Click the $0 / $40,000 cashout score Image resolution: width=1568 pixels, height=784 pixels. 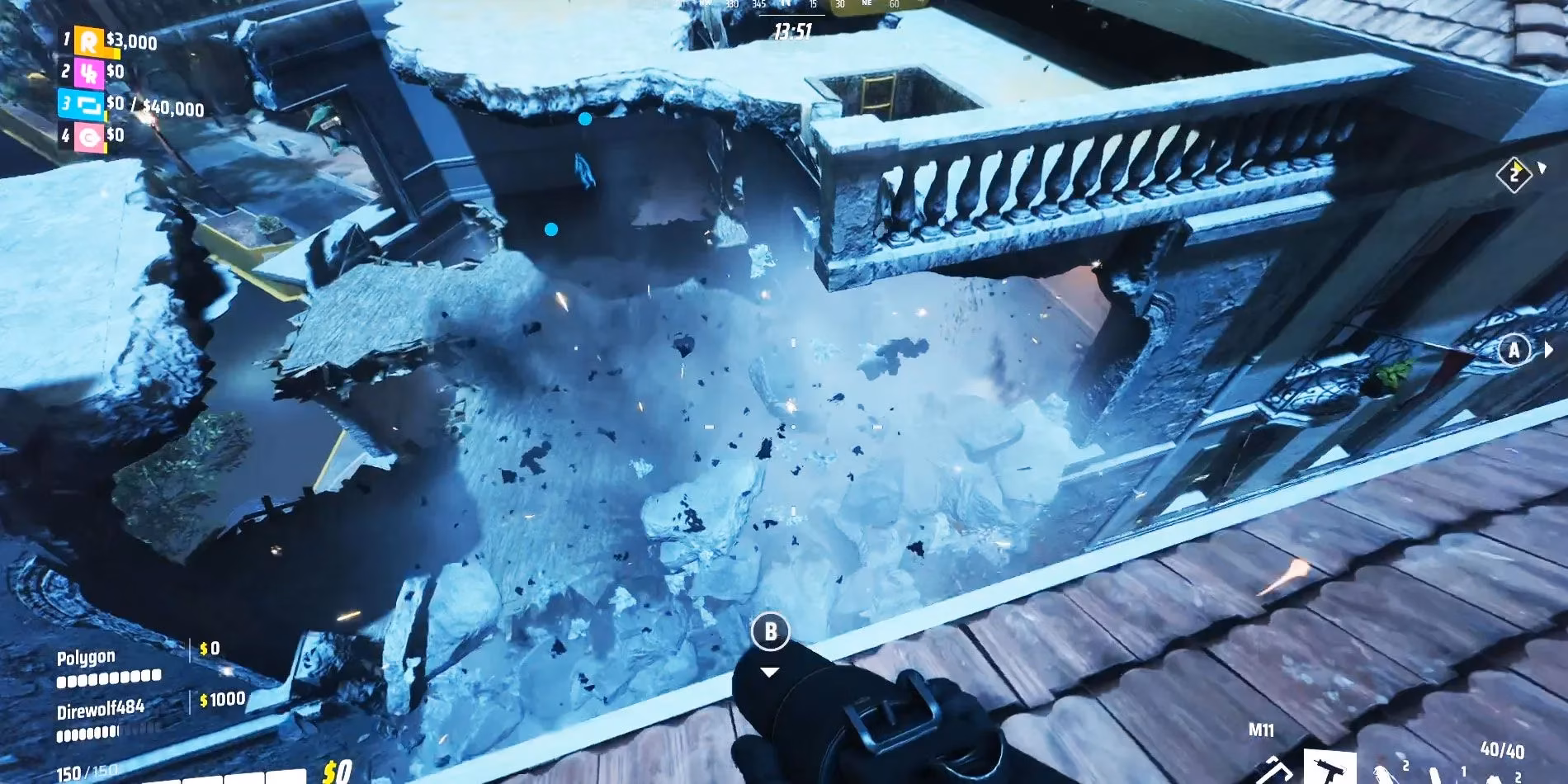click(153, 106)
